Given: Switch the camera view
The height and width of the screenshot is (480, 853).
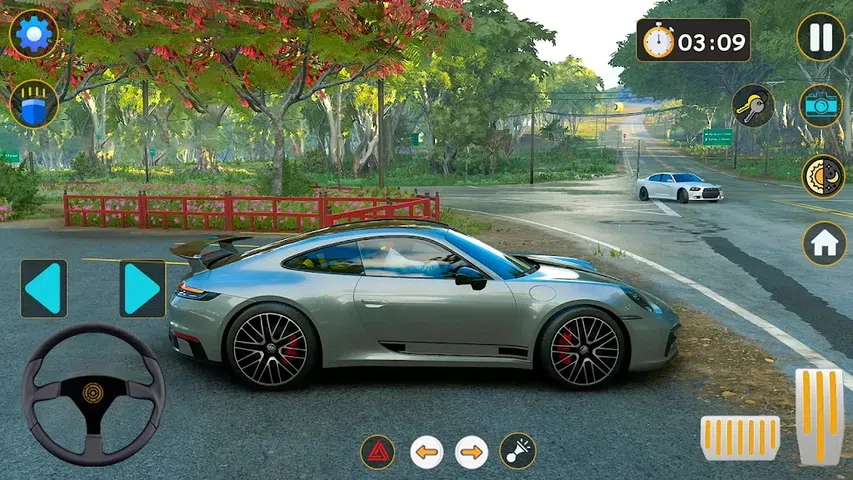Looking at the screenshot, I should coord(821,105).
